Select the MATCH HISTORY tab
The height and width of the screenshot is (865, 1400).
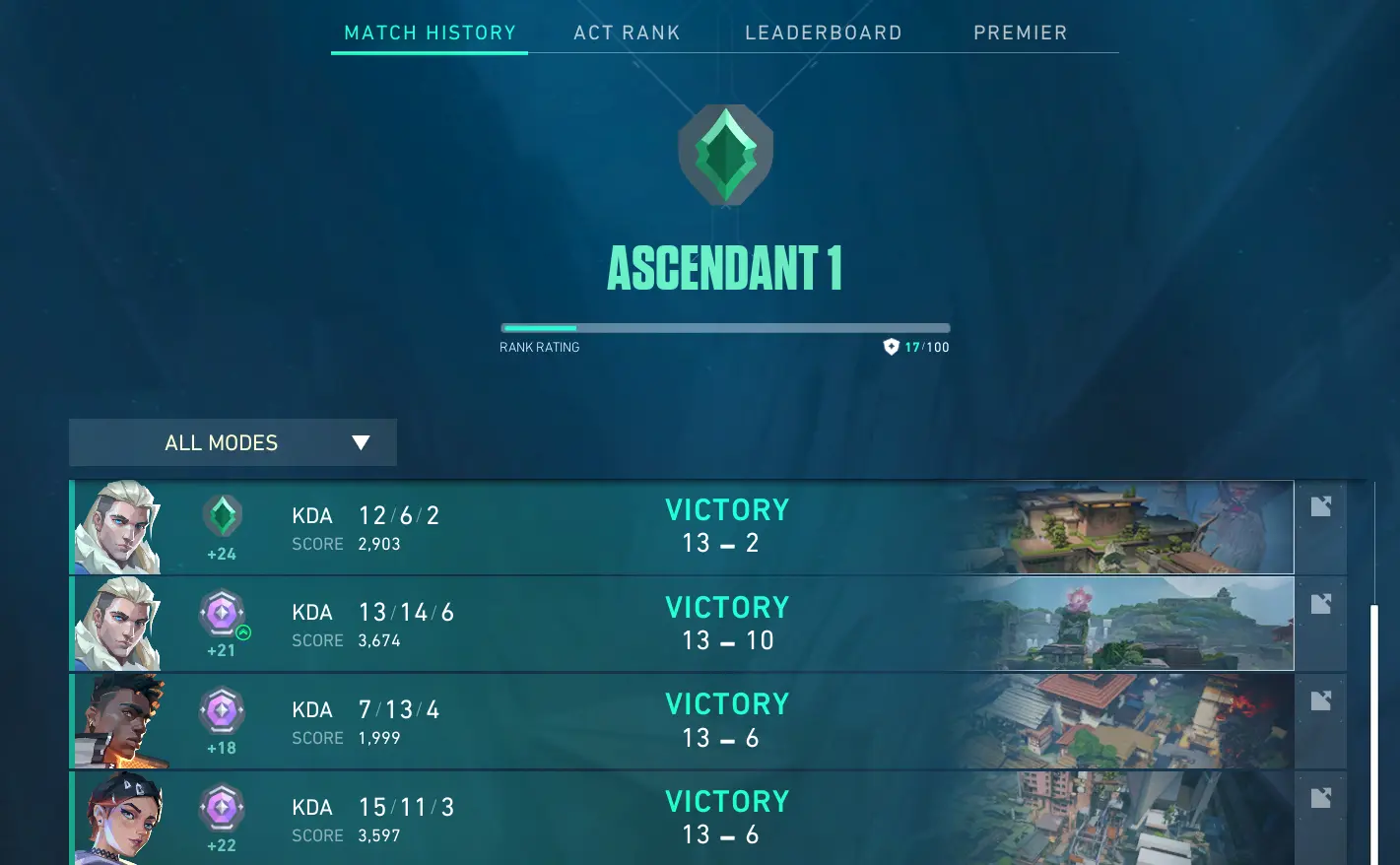point(429,33)
